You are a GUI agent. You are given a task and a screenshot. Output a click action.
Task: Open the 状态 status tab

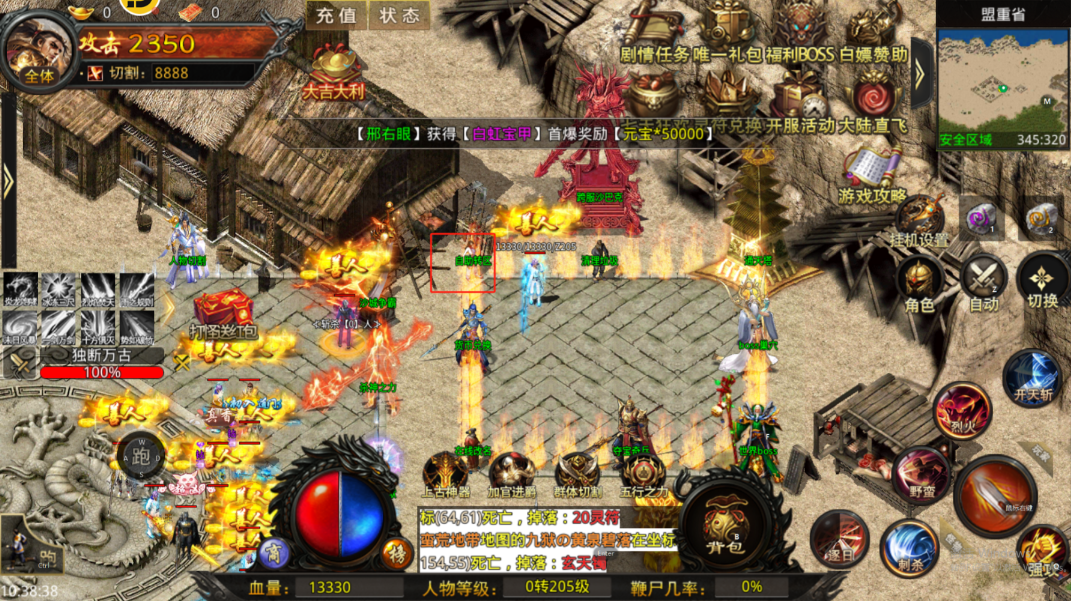399,15
